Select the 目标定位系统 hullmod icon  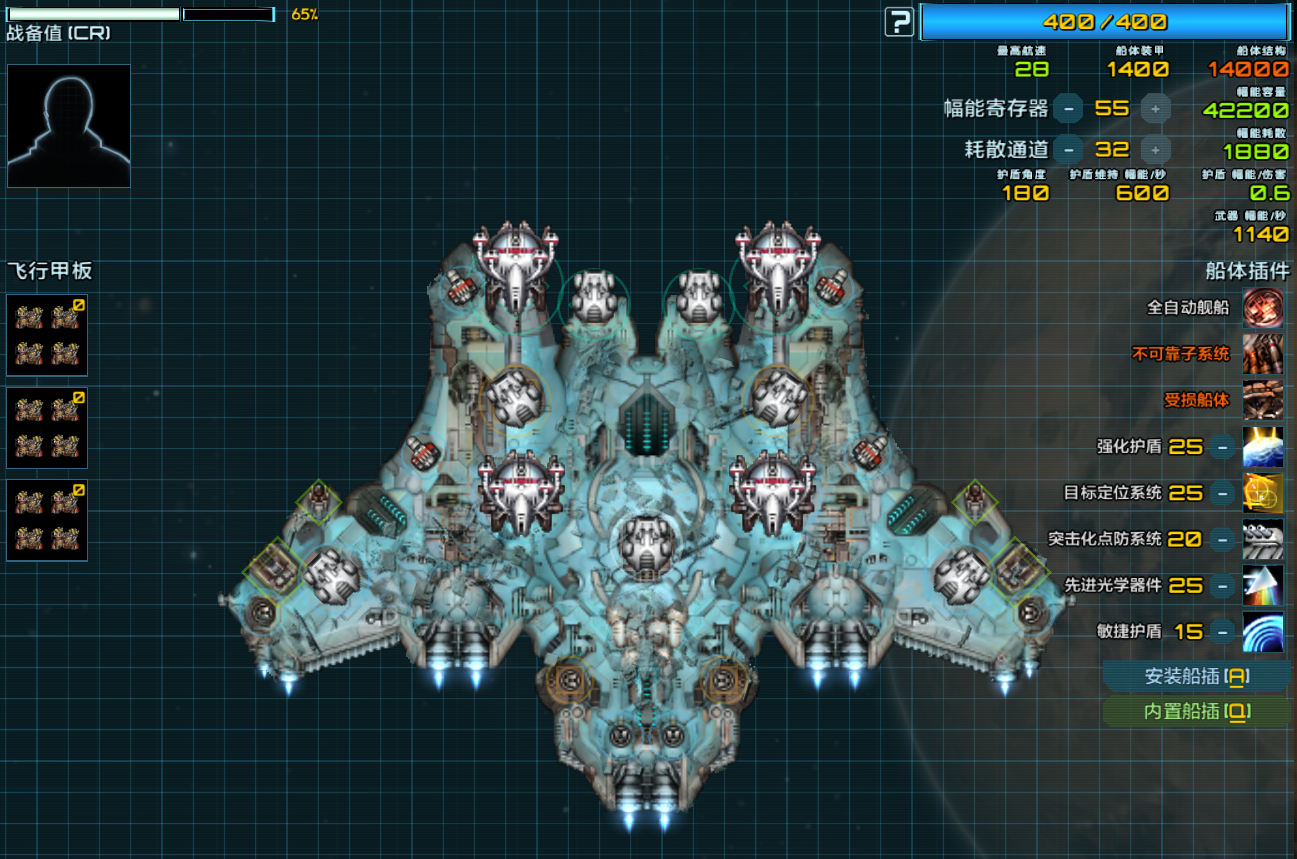point(1263,493)
